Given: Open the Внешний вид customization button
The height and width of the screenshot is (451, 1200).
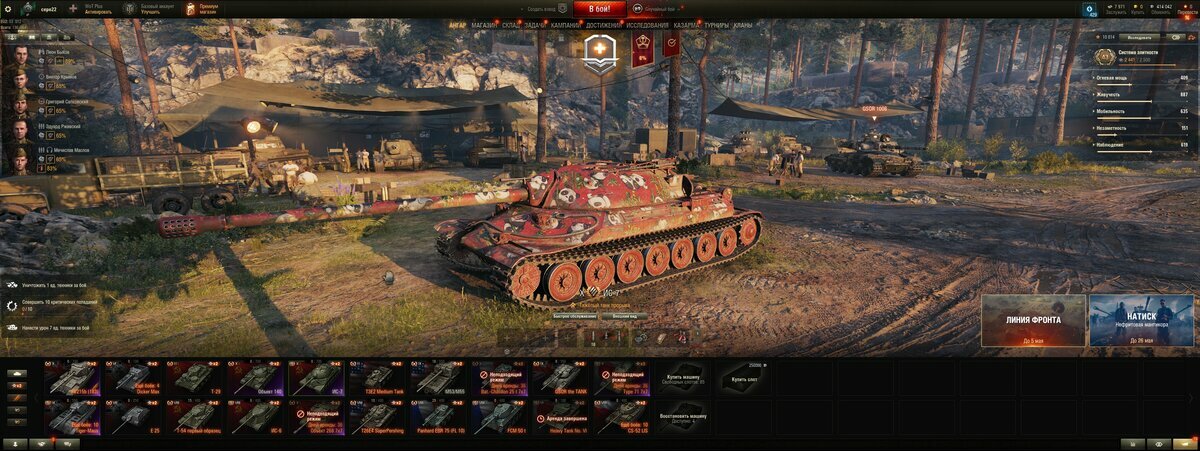Looking at the screenshot, I should click(x=626, y=315).
